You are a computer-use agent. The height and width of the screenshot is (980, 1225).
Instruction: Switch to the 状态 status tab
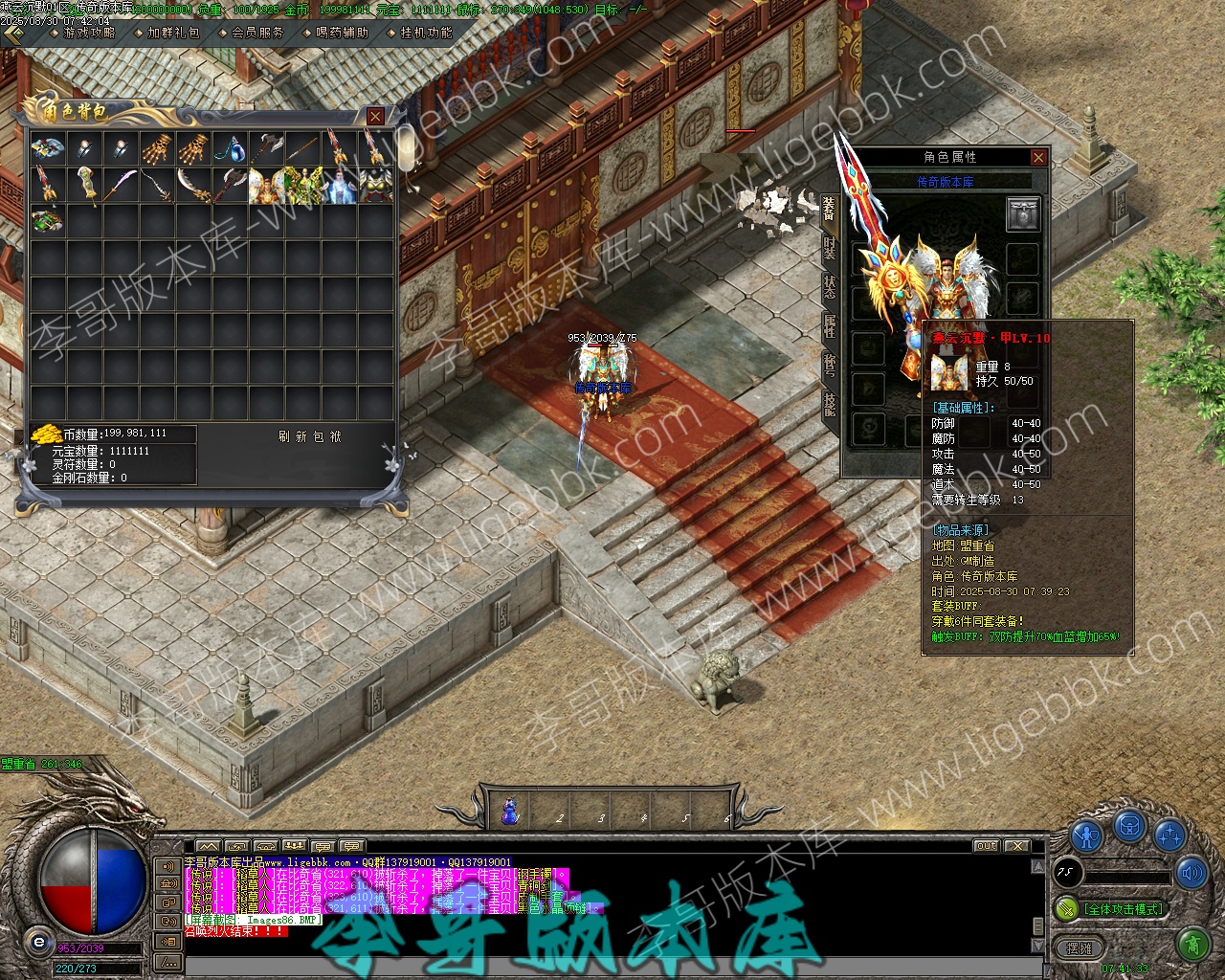(x=829, y=287)
